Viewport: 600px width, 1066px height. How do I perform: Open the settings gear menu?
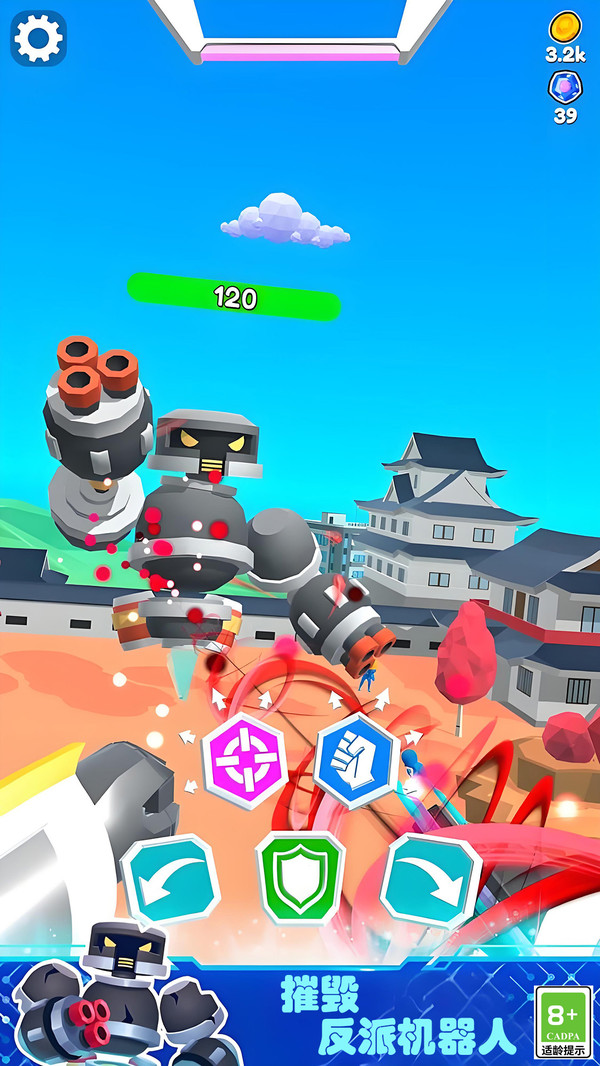38,38
